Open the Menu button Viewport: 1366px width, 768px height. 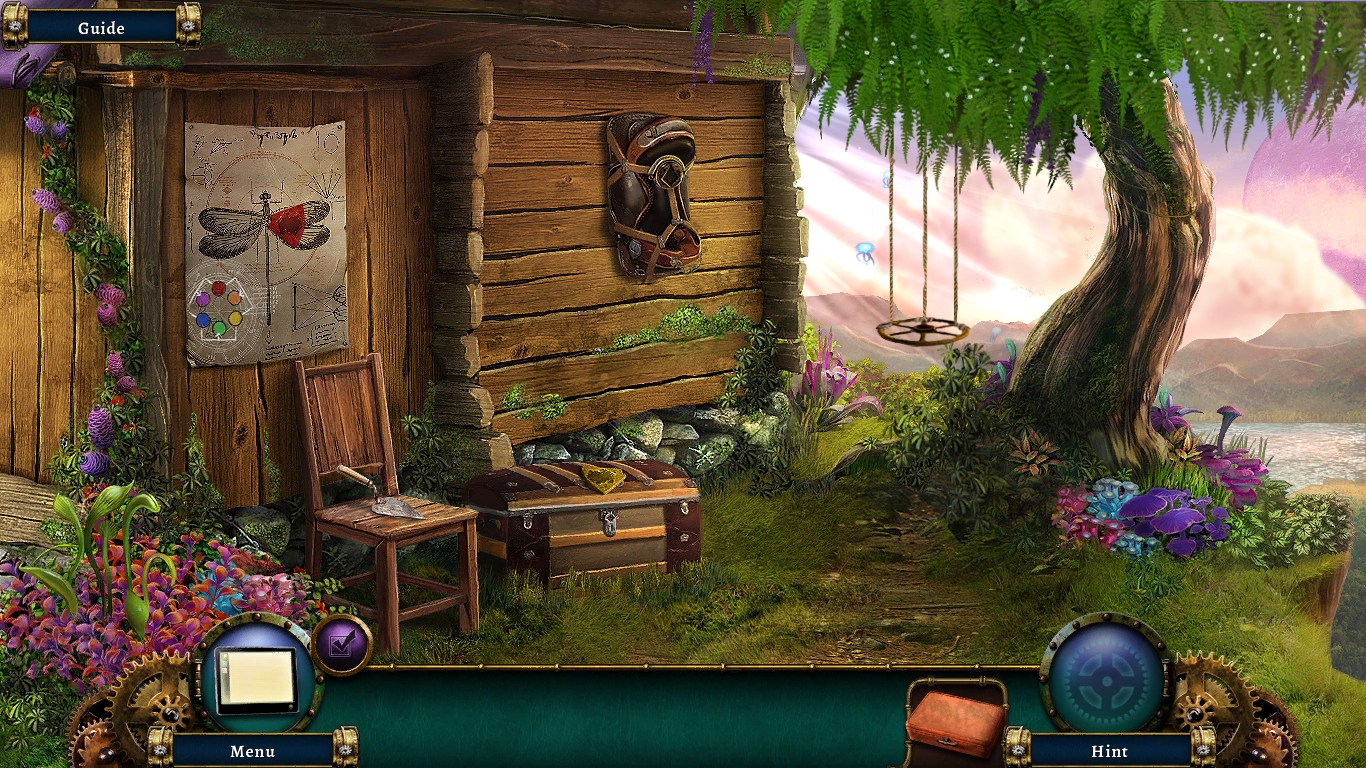[252, 751]
